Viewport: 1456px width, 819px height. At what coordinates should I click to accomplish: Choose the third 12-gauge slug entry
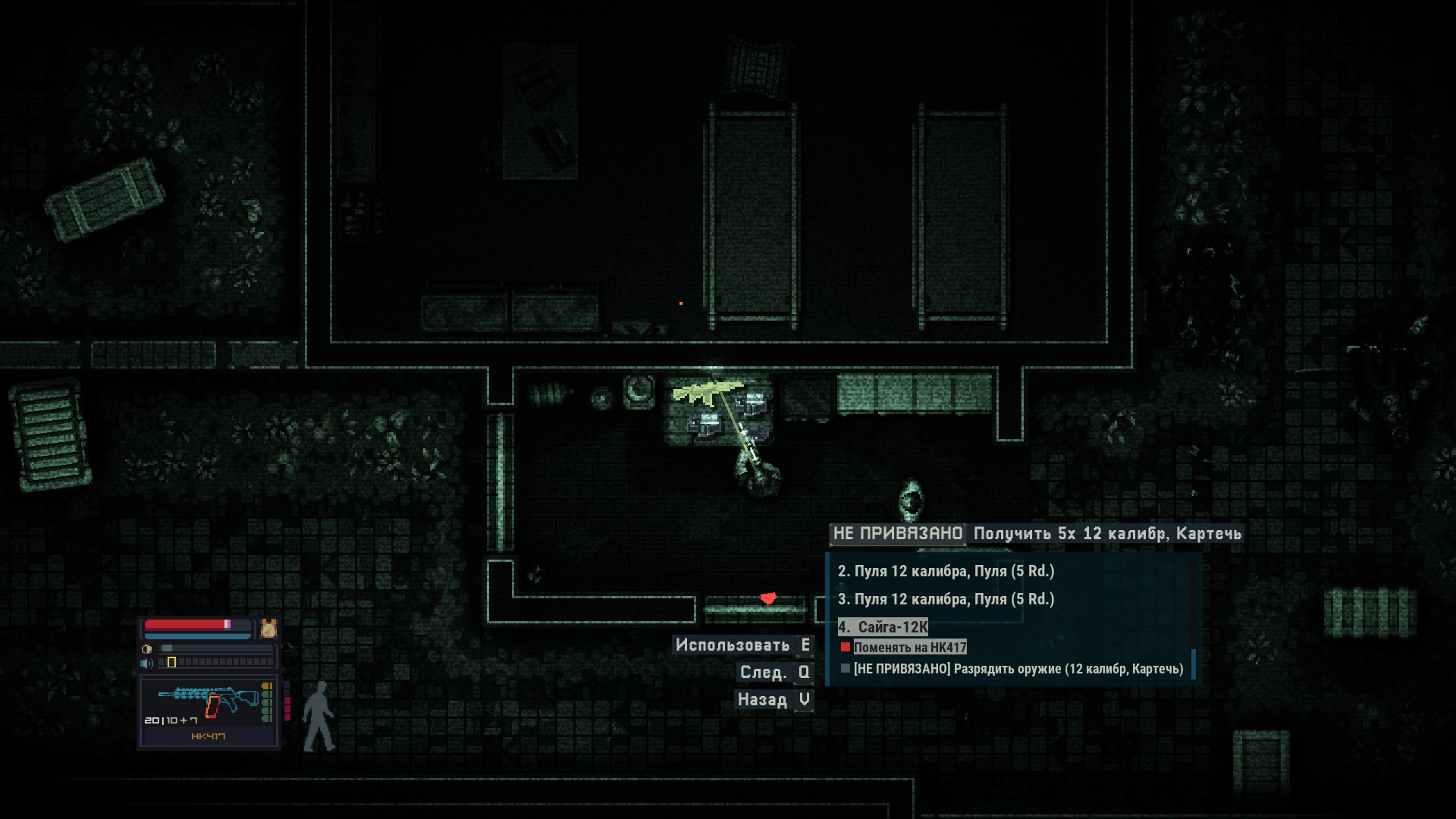[946, 599]
